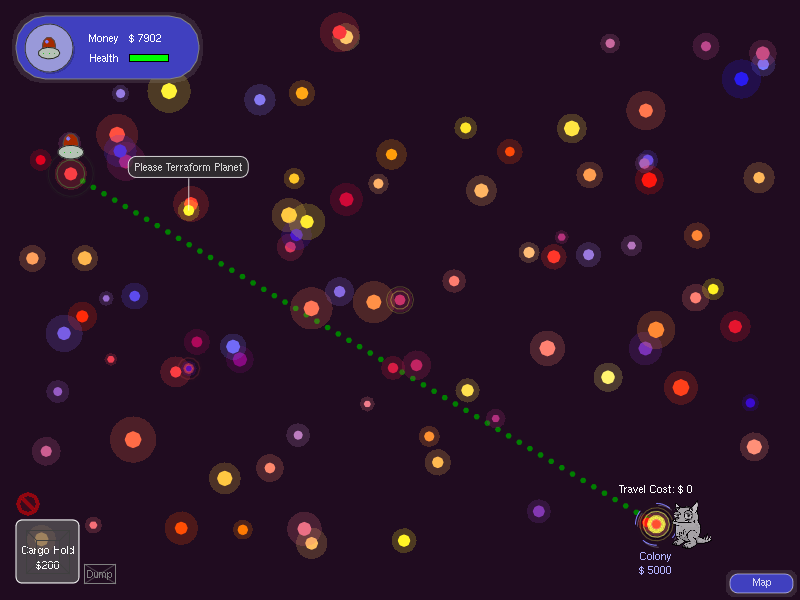The image size is (800, 600).
Task: Click the red prohibition sign icon
Action: click(x=28, y=504)
